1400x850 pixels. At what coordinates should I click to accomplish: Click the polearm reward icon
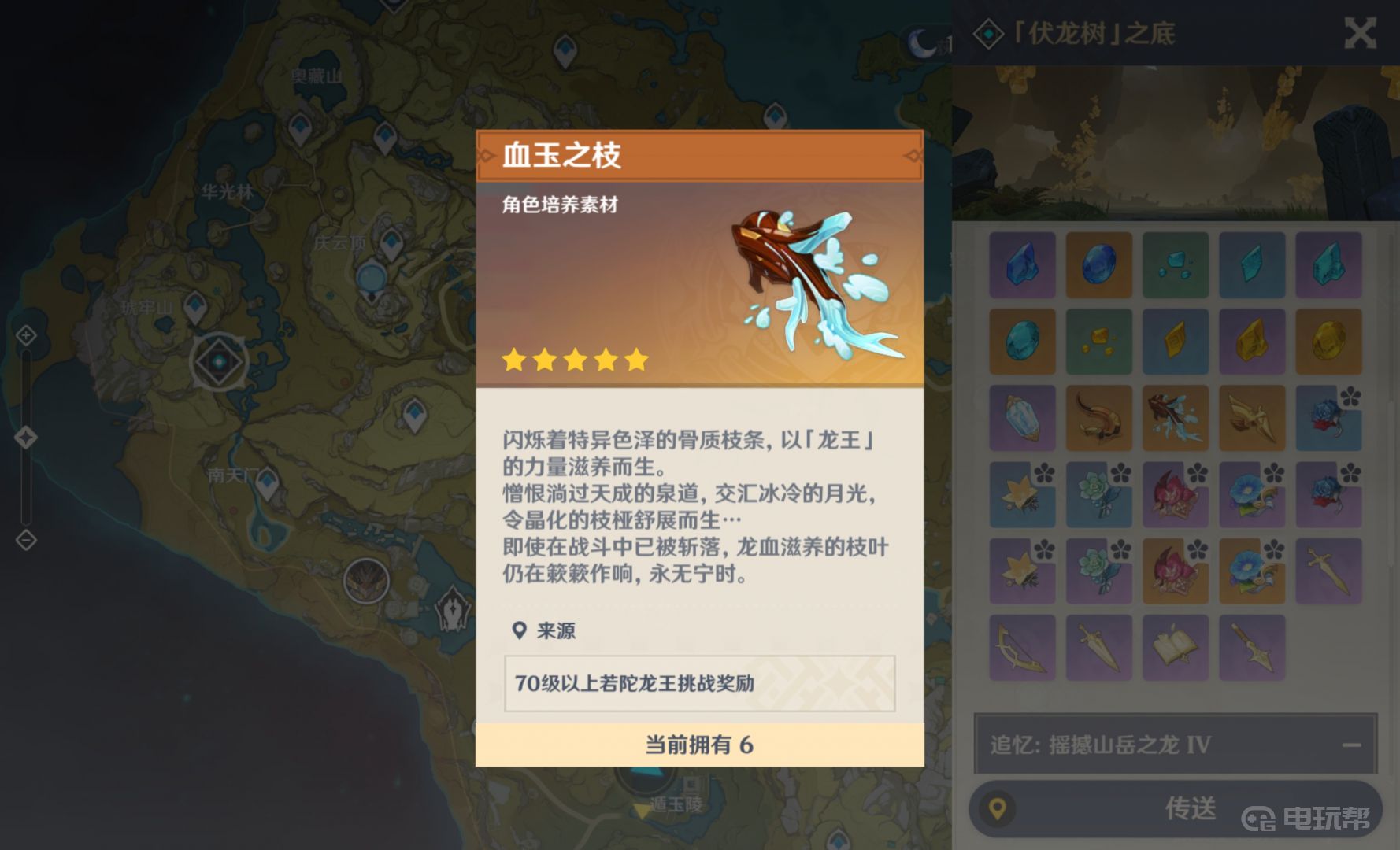[x=1253, y=647]
